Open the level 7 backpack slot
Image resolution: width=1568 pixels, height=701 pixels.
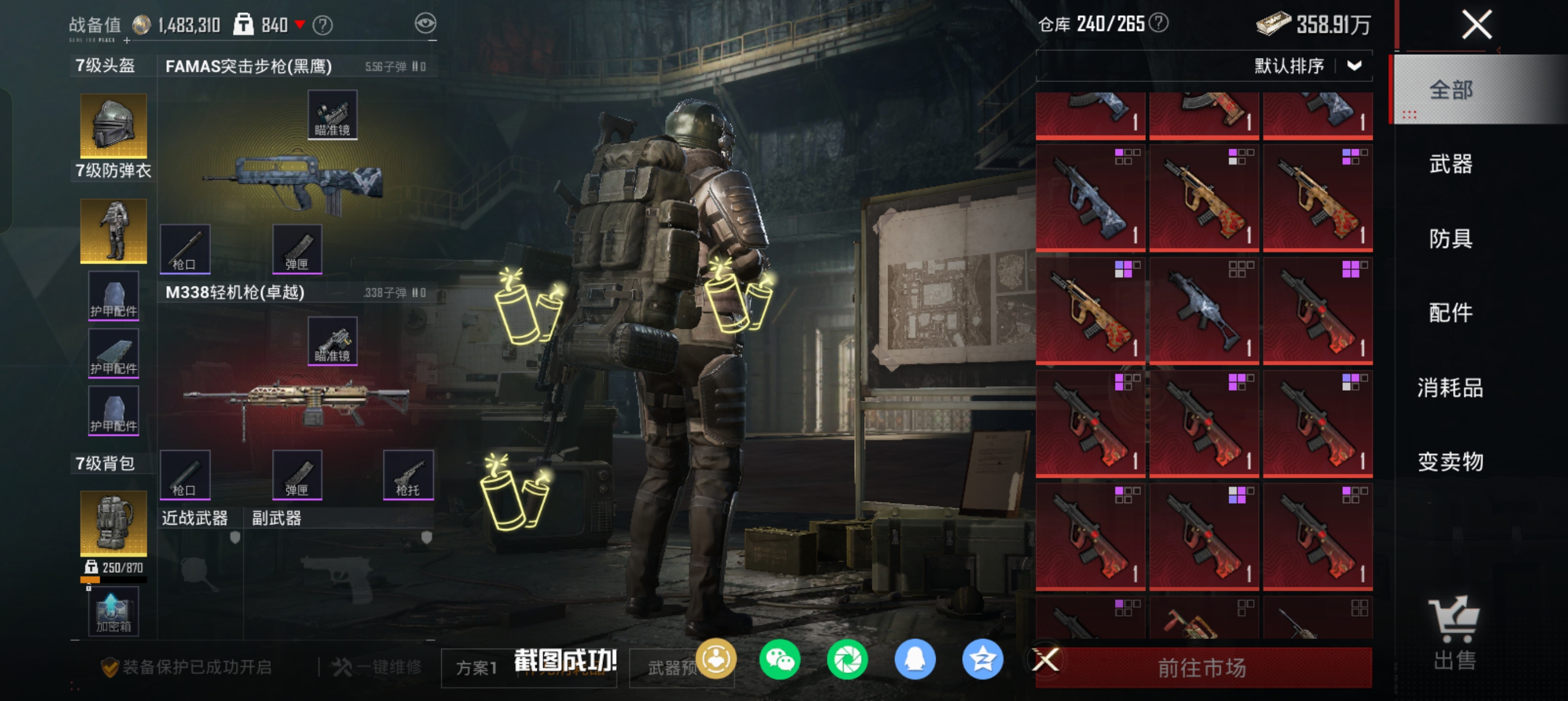tap(113, 523)
